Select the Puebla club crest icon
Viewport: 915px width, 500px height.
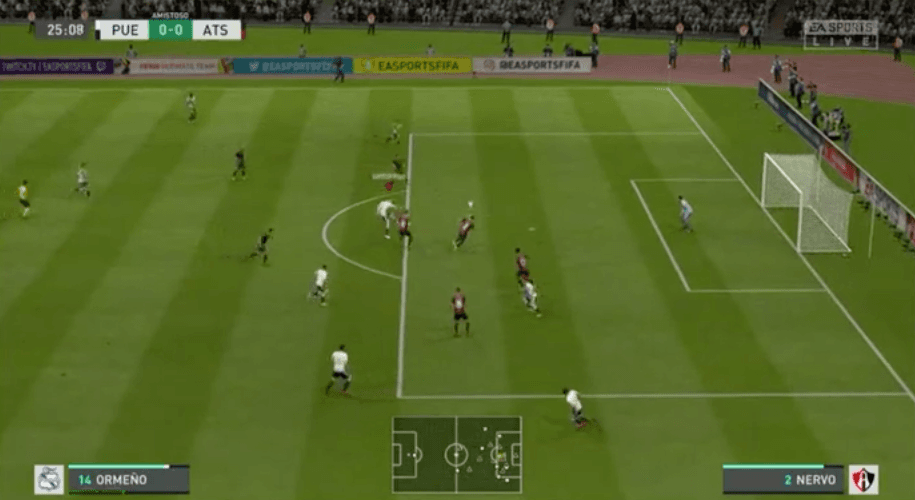49,479
